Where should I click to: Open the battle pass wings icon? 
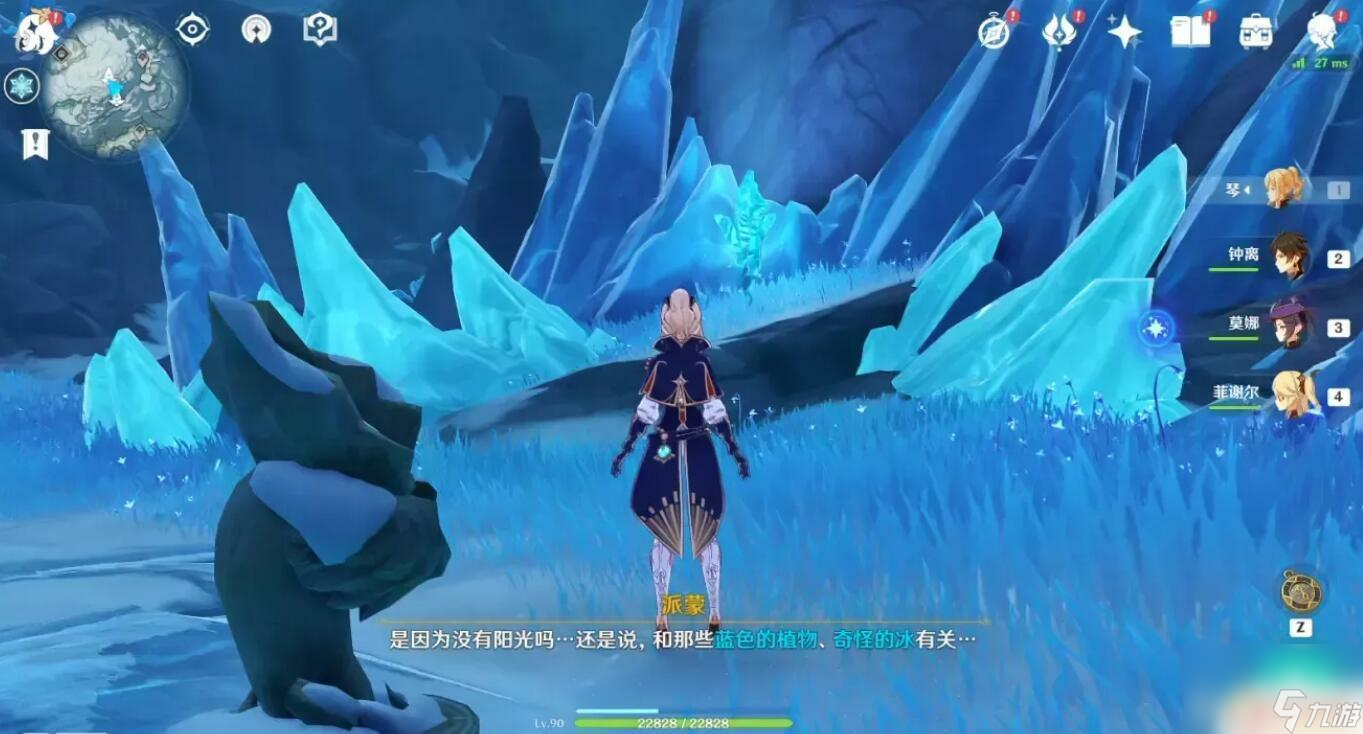coord(1056,30)
